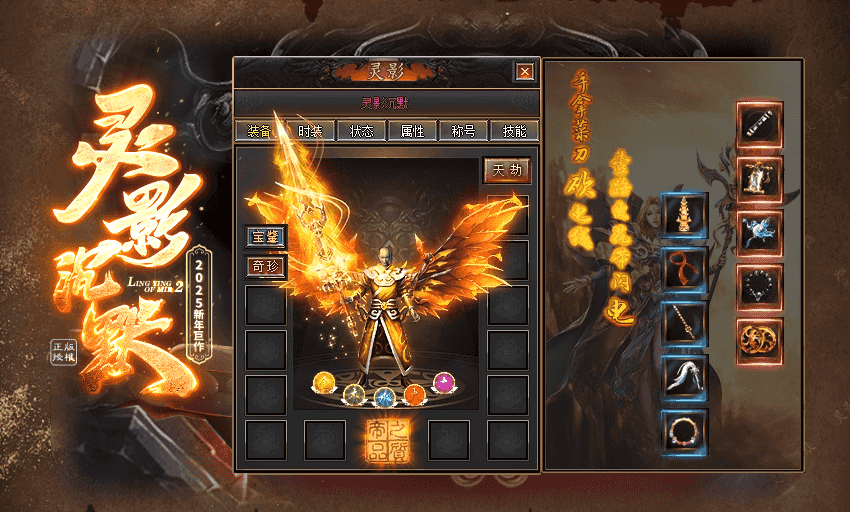Image resolution: width=850 pixels, height=512 pixels.
Task: Switch to the 称号 title tab
Action: pos(463,131)
